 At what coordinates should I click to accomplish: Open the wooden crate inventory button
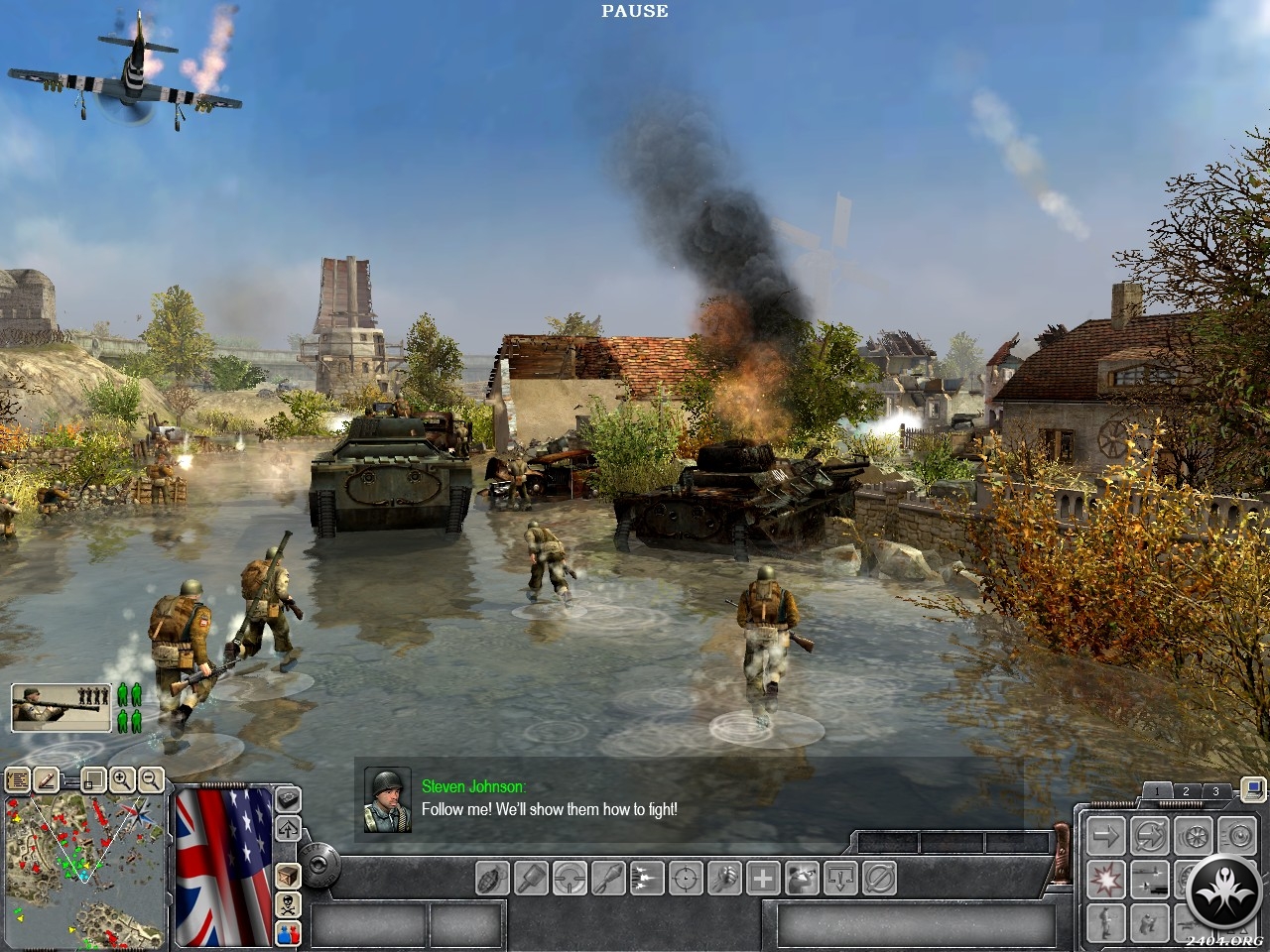288,877
